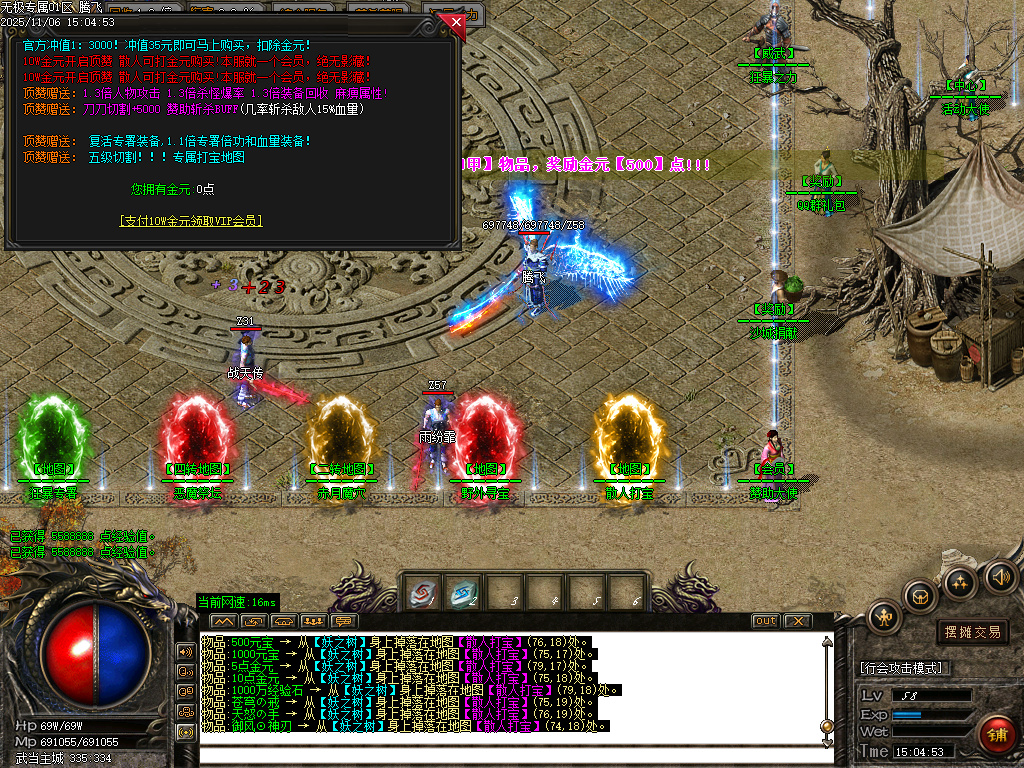This screenshot has width=1024, height=768.
Task: Click the red 铺 shop button
Action: [996, 735]
